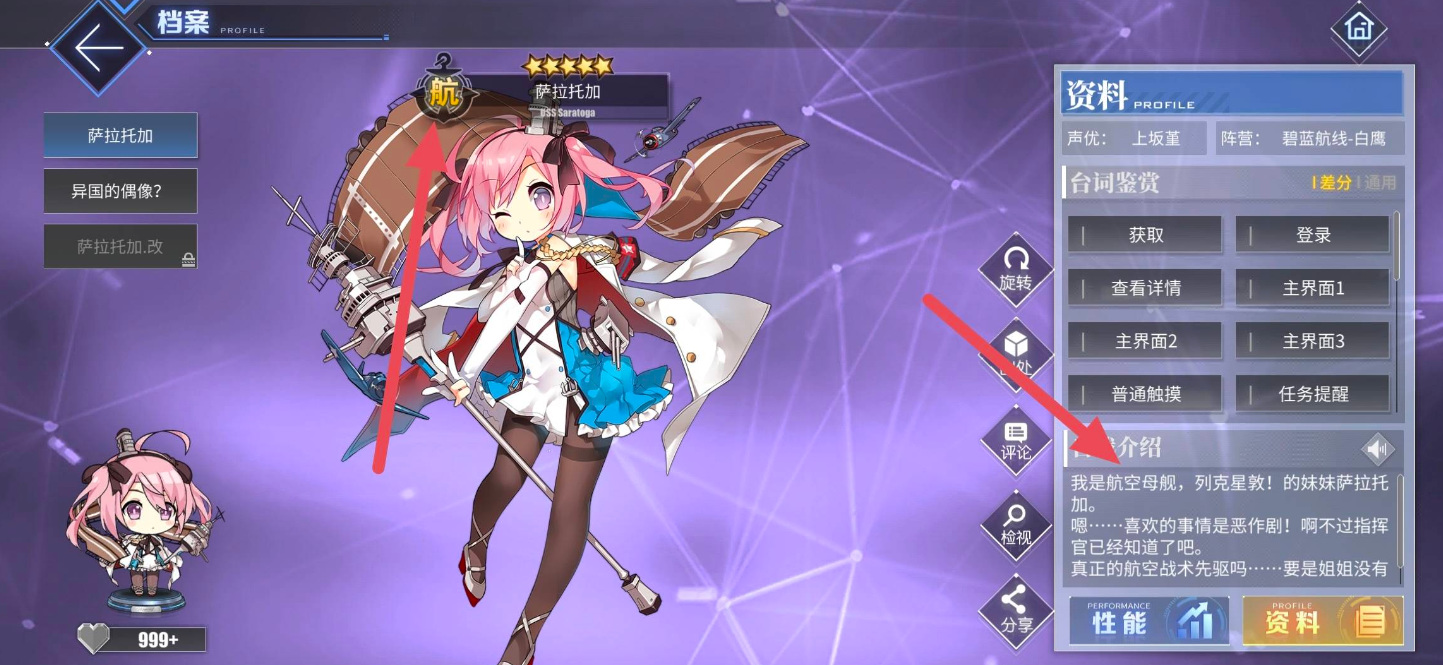The height and width of the screenshot is (665, 1443).
Task: Switch to the 性能 performance tab
Action: 1149,621
